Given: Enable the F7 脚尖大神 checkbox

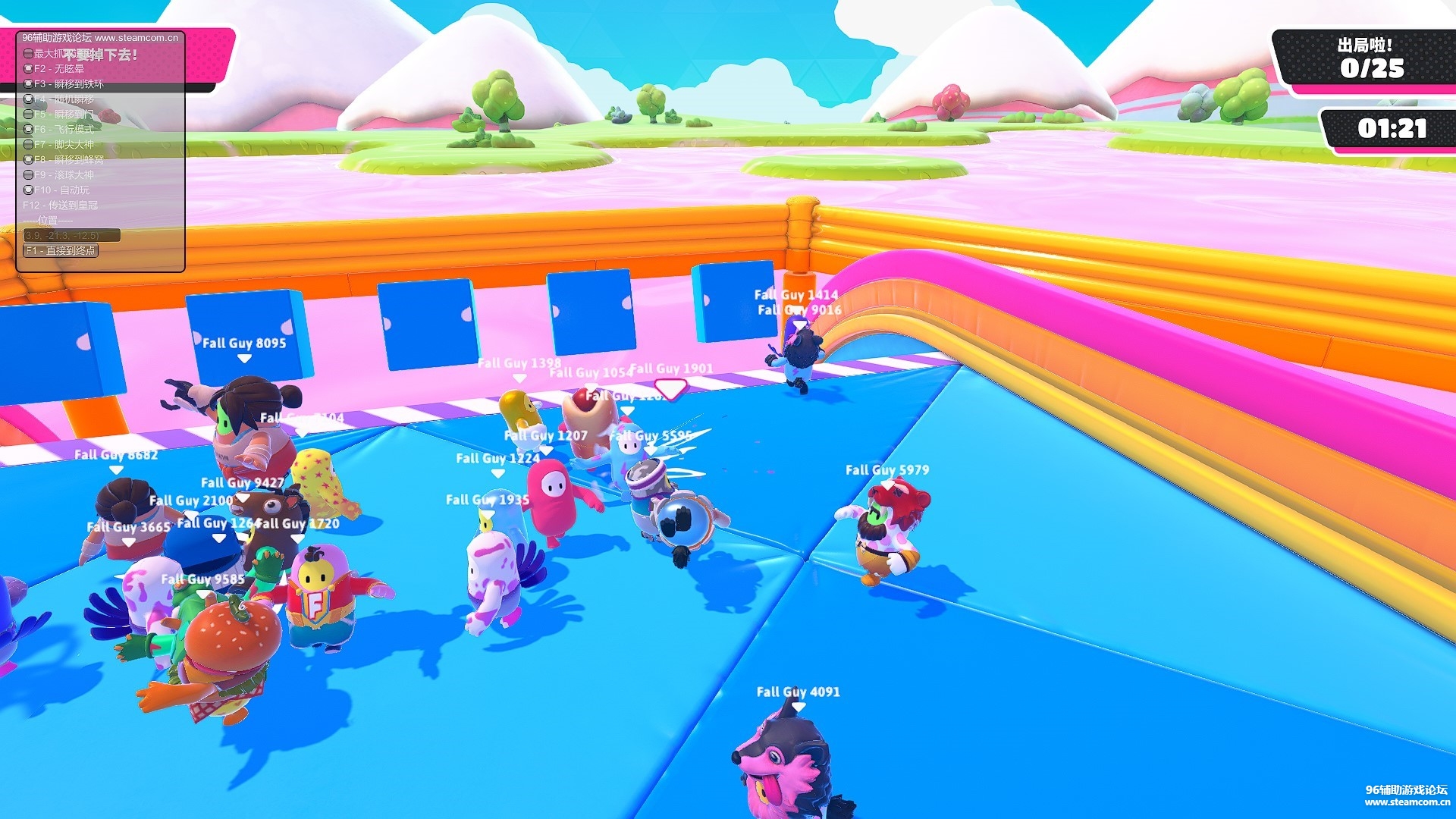Looking at the screenshot, I should tap(28, 145).
